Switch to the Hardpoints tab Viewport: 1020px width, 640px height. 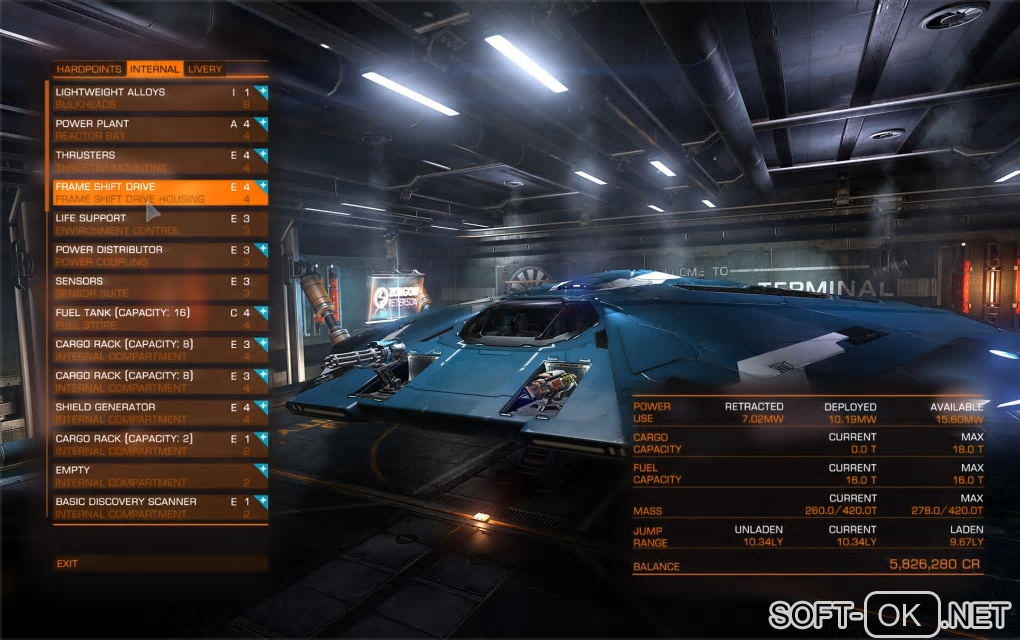pos(89,70)
